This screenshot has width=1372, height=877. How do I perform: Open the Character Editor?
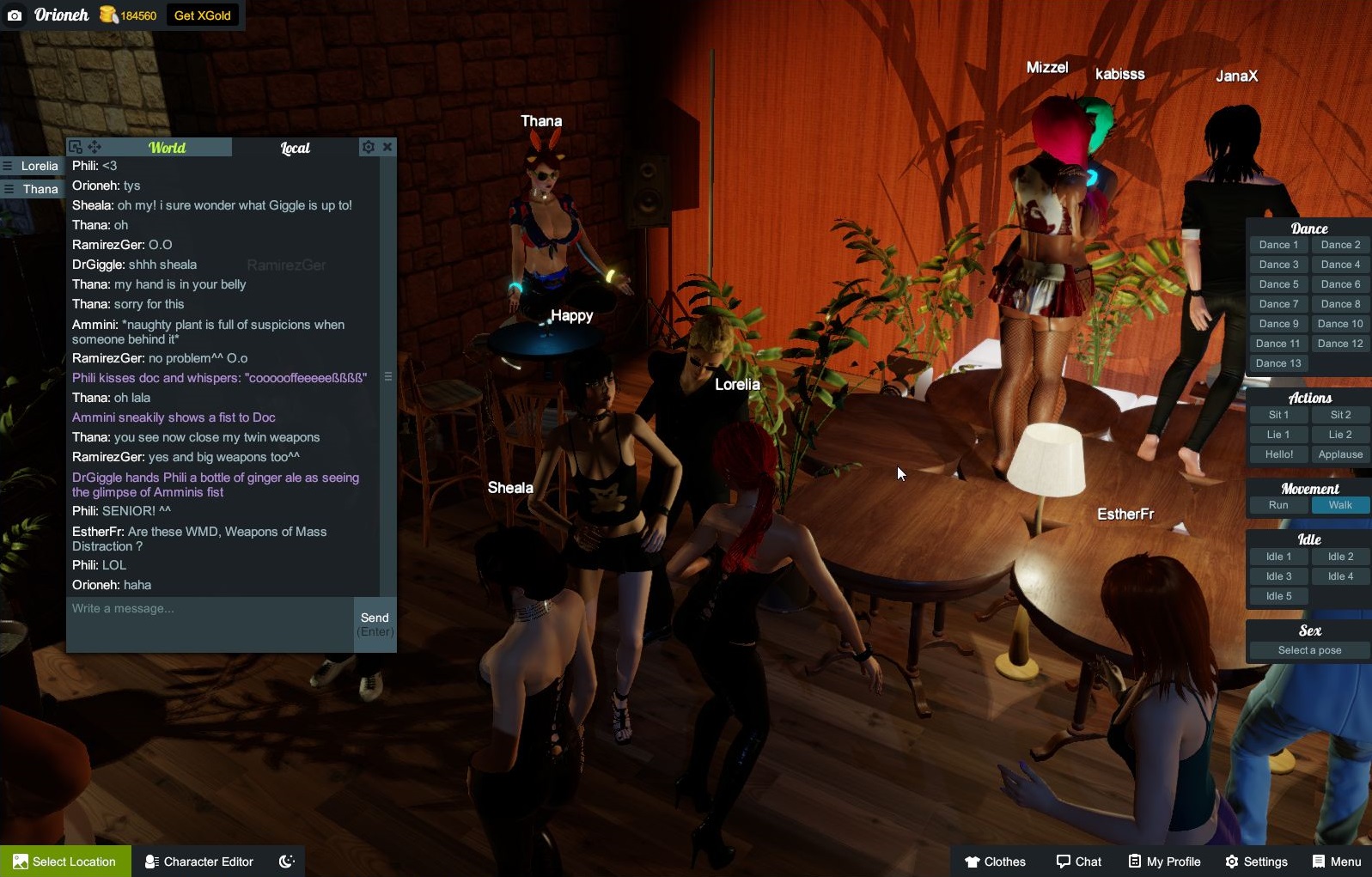click(198, 861)
